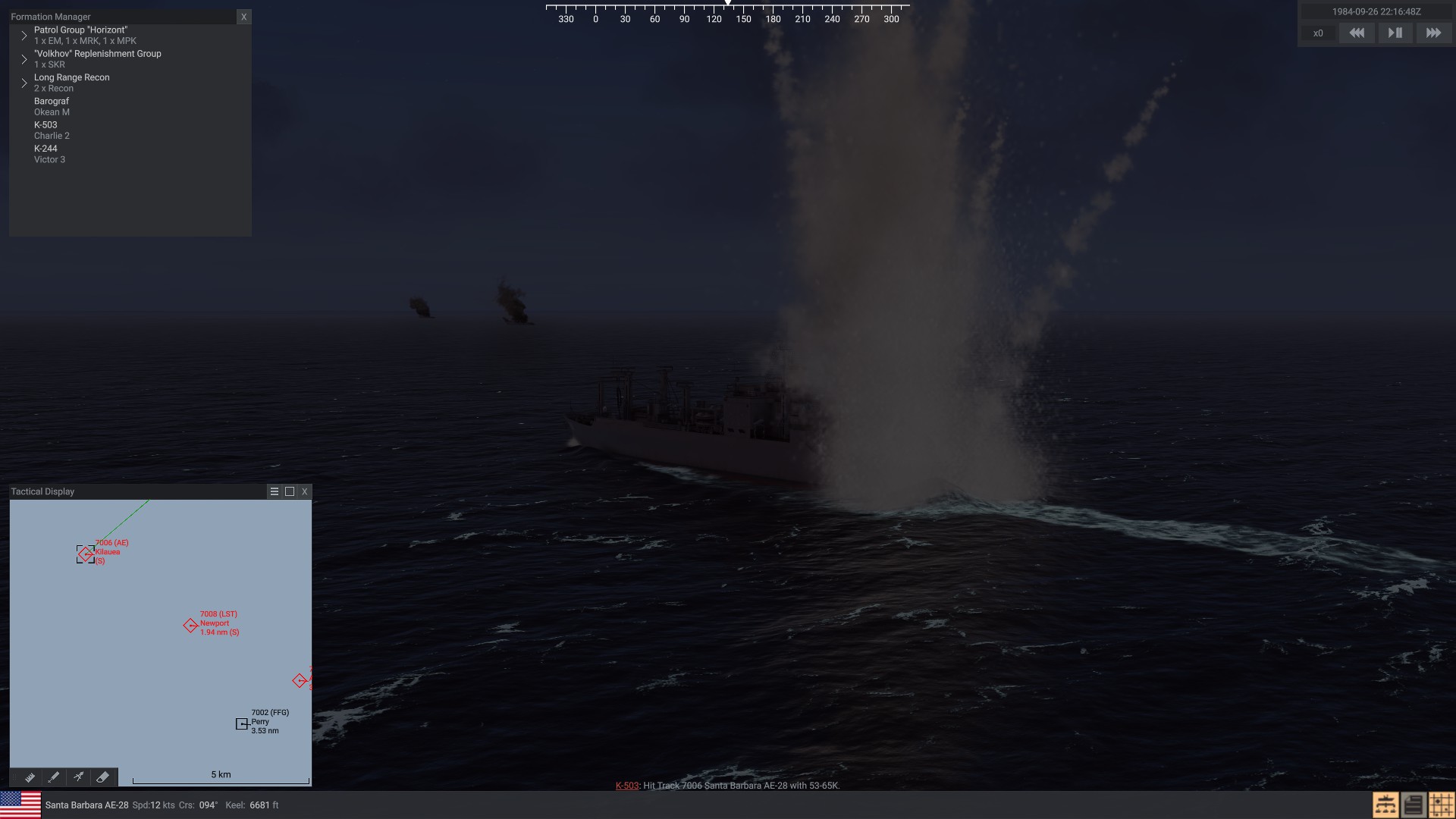Select the ruler measuring tool
The width and height of the screenshot is (1456, 819).
click(30, 777)
